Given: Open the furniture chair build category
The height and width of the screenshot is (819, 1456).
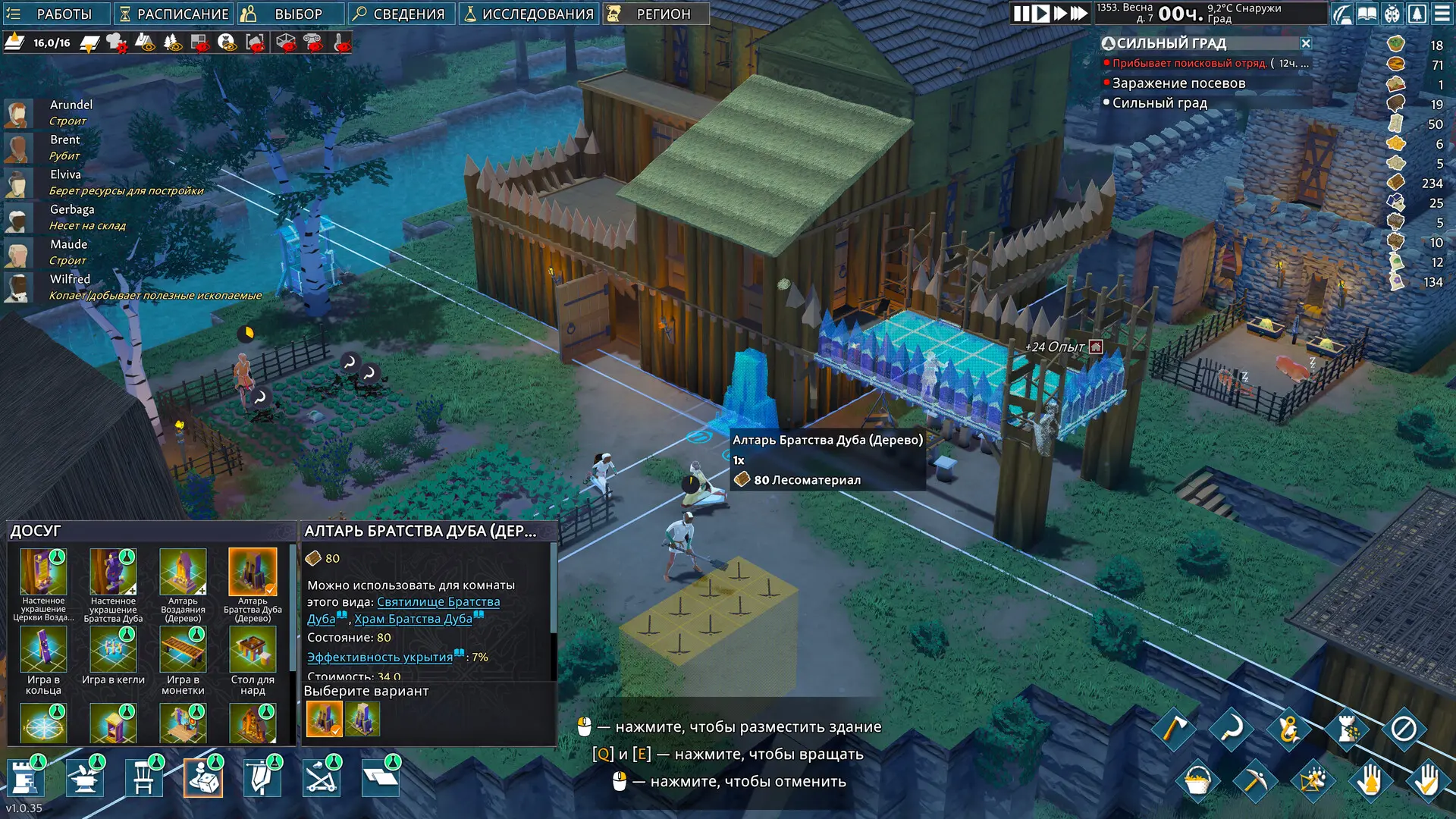Looking at the screenshot, I should 143,778.
